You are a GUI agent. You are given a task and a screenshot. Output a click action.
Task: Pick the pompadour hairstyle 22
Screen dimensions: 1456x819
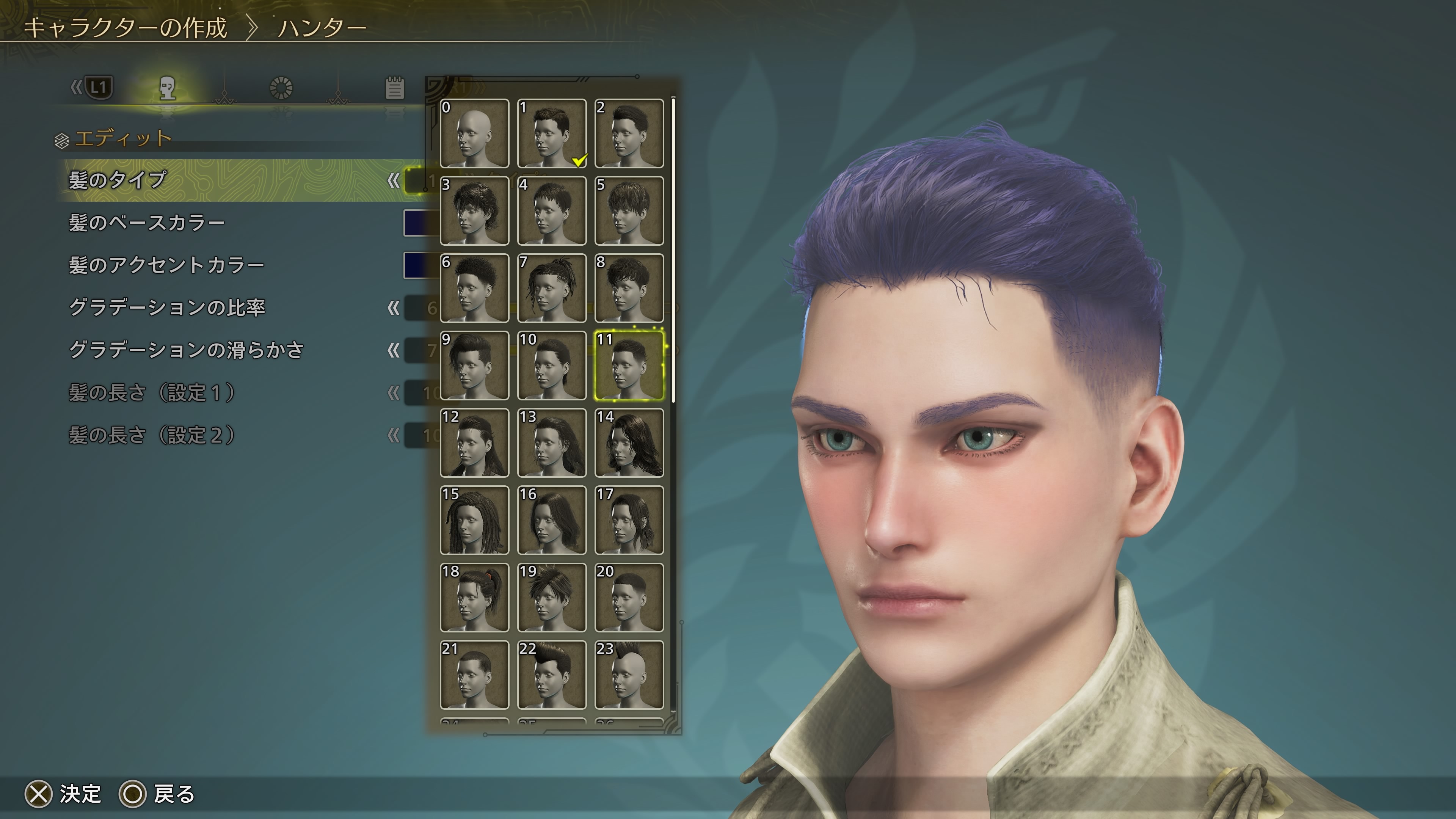pyautogui.click(x=552, y=675)
